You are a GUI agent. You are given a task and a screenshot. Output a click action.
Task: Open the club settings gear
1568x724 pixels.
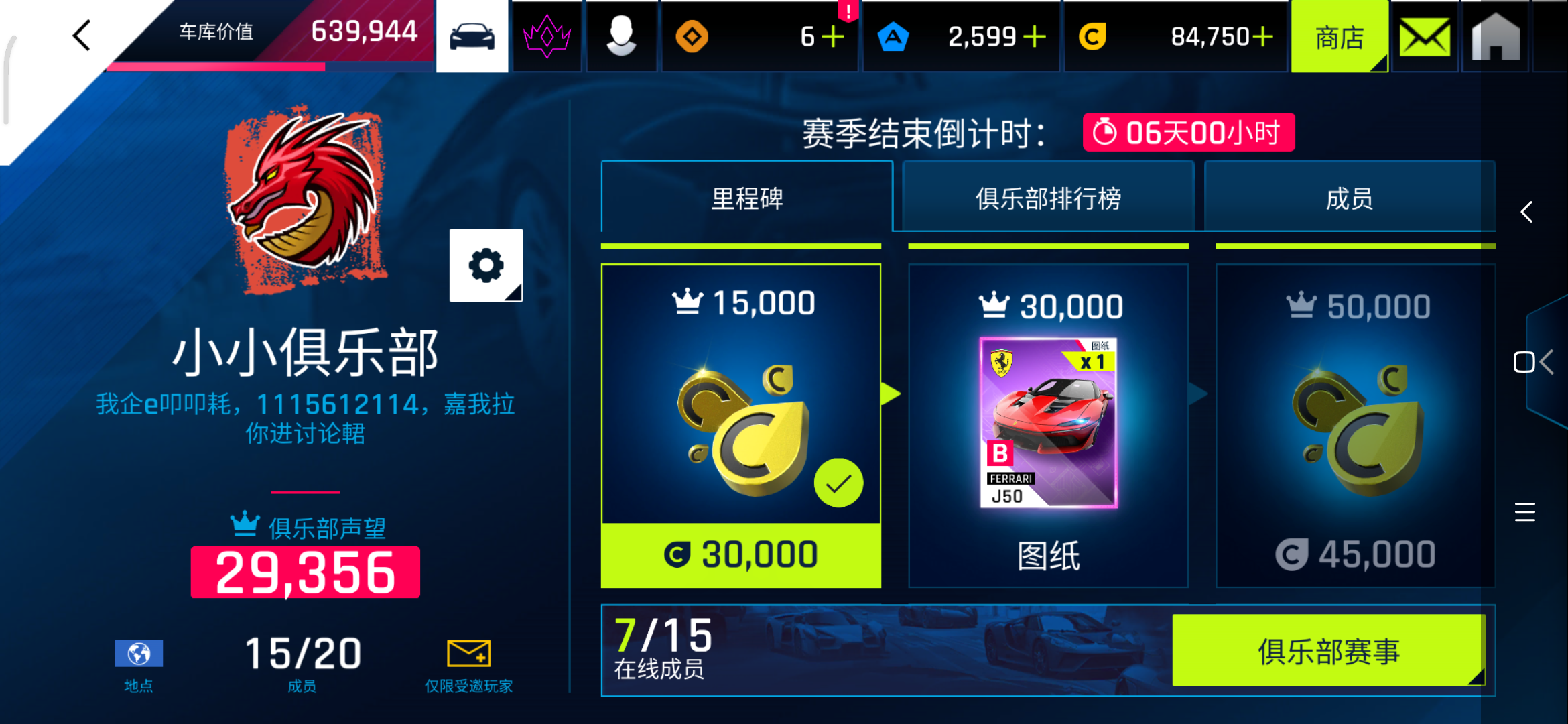(486, 265)
